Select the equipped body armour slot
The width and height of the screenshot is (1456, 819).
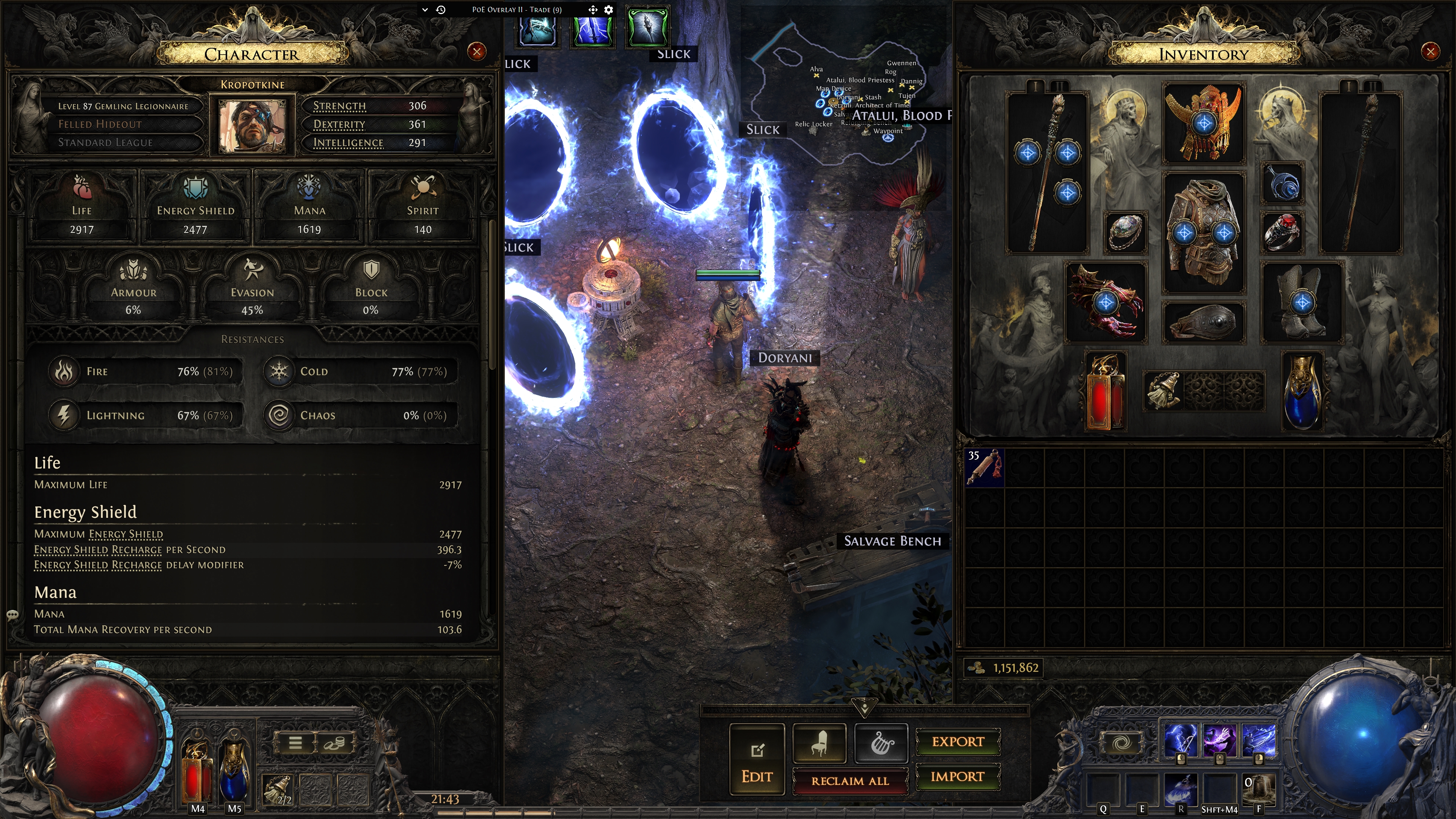click(x=1203, y=233)
